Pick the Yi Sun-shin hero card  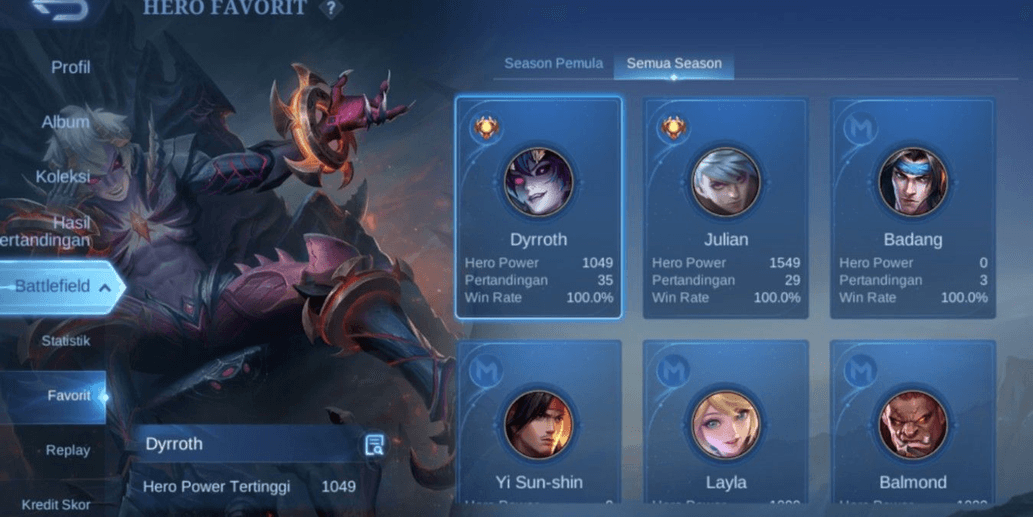[538, 425]
